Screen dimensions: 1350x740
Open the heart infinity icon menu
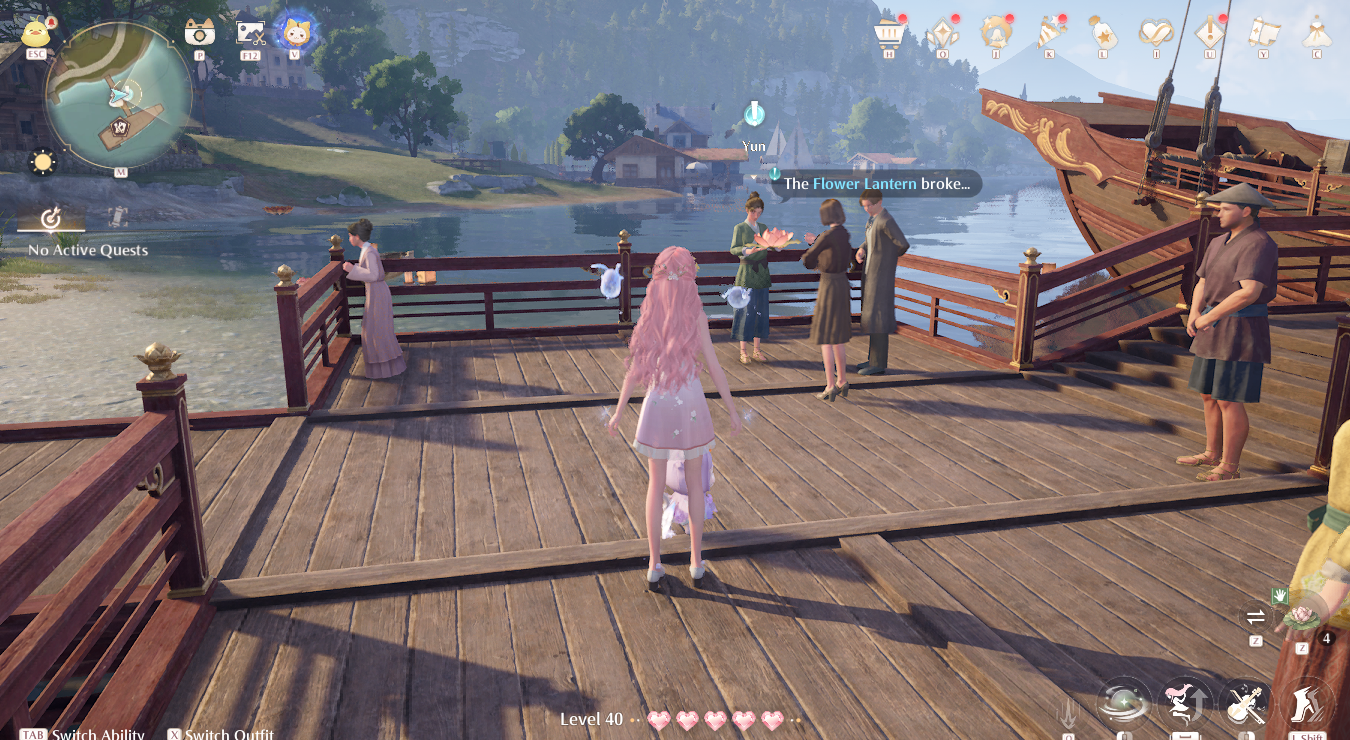[1156, 33]
